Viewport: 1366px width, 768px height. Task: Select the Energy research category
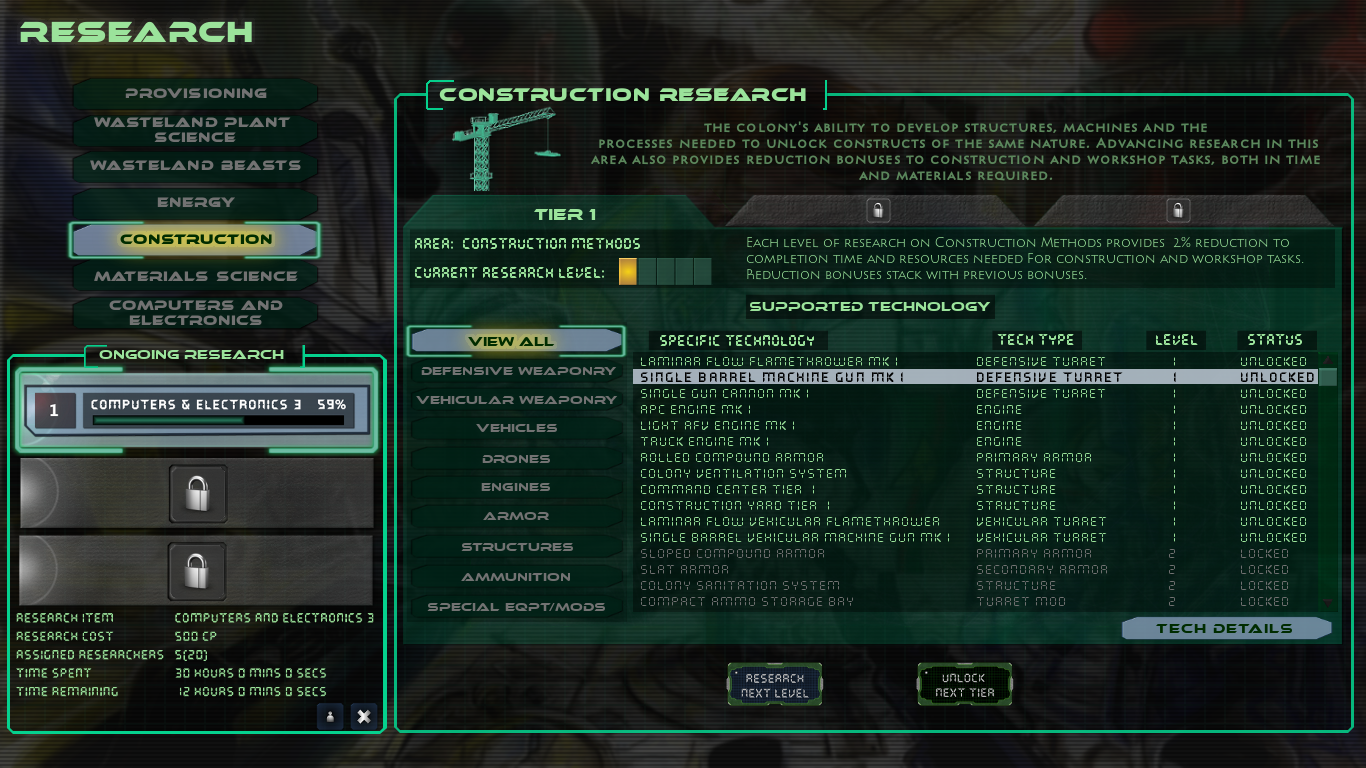[194, 202]
